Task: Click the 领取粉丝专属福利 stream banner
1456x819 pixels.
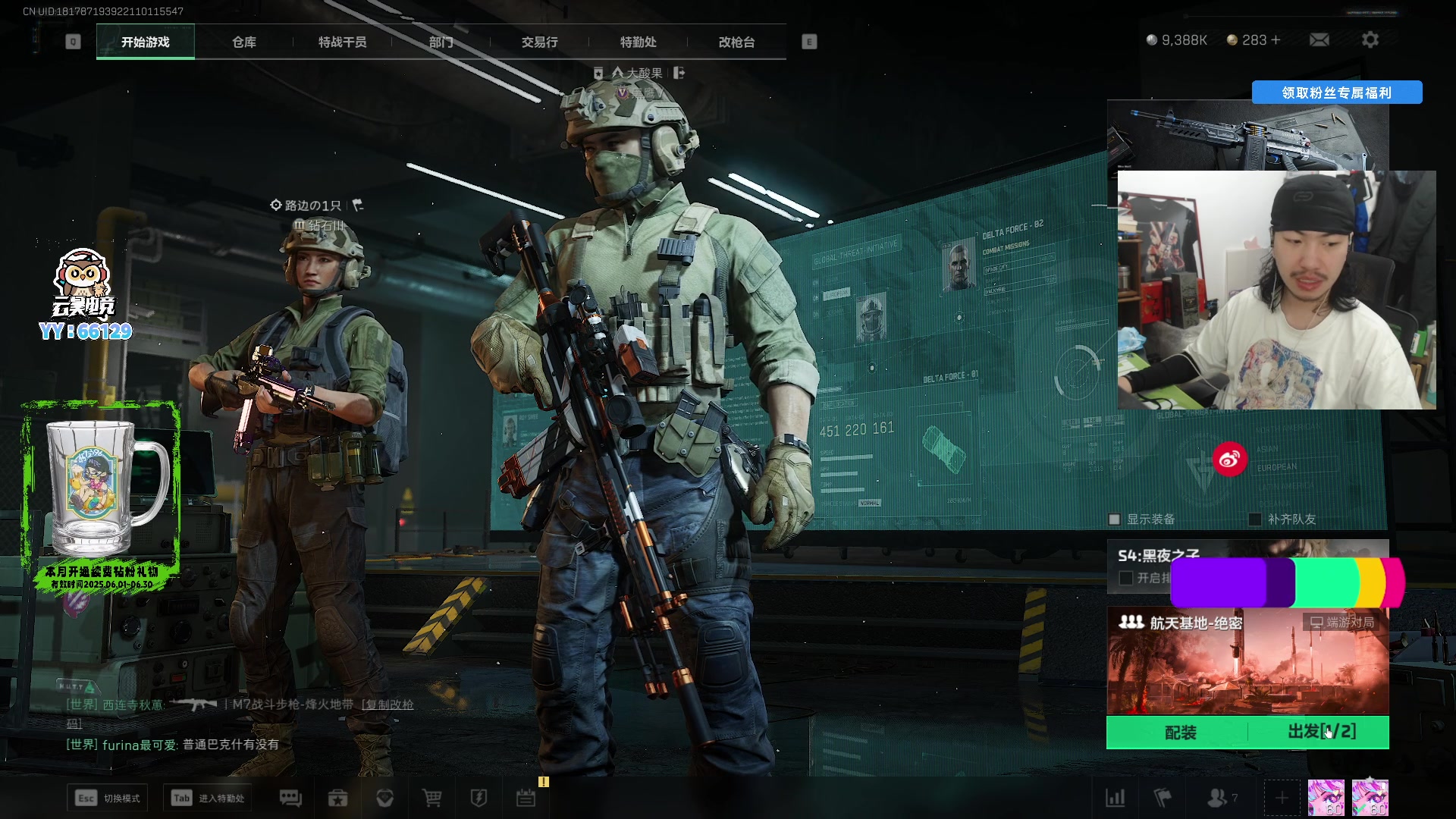Action: (x=1336, y=93)
